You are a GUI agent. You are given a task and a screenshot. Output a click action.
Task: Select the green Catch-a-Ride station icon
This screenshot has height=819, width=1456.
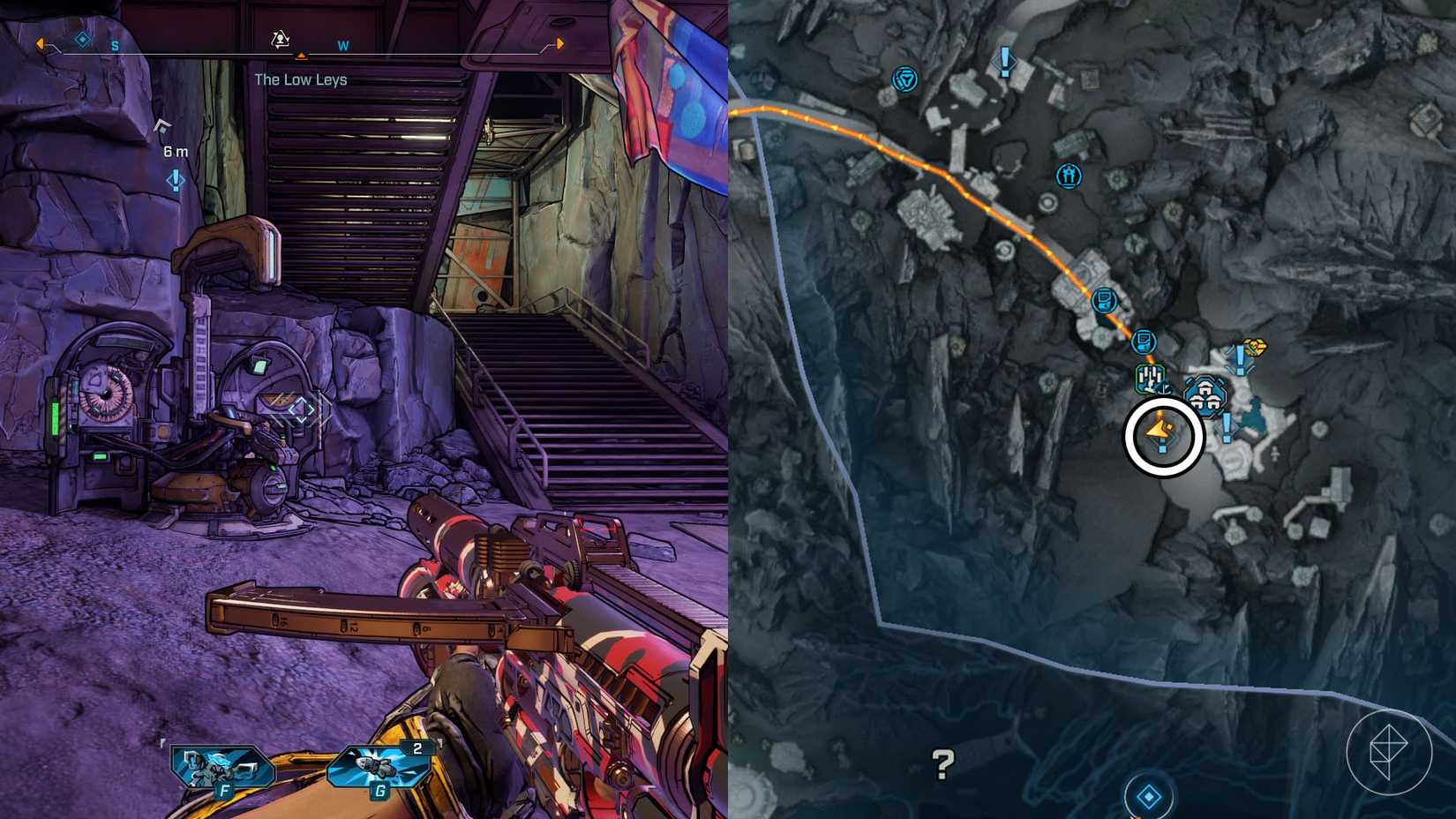[x=1149, y=377]
